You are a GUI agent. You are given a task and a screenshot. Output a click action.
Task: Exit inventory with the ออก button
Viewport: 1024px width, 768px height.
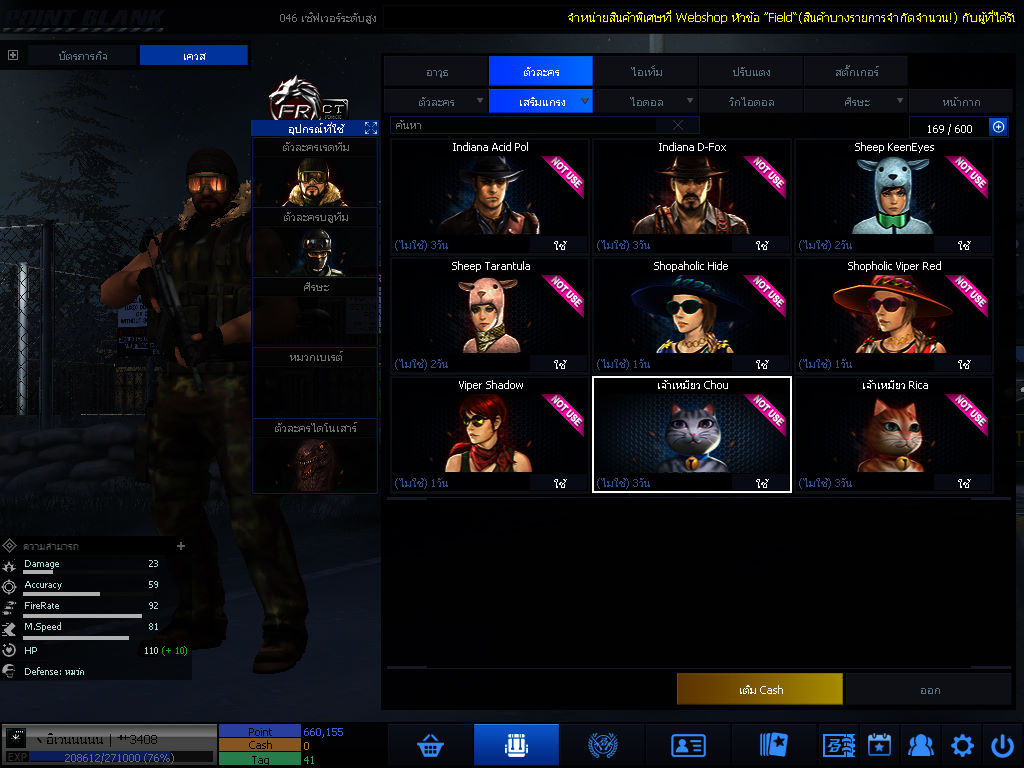point(930,690)
